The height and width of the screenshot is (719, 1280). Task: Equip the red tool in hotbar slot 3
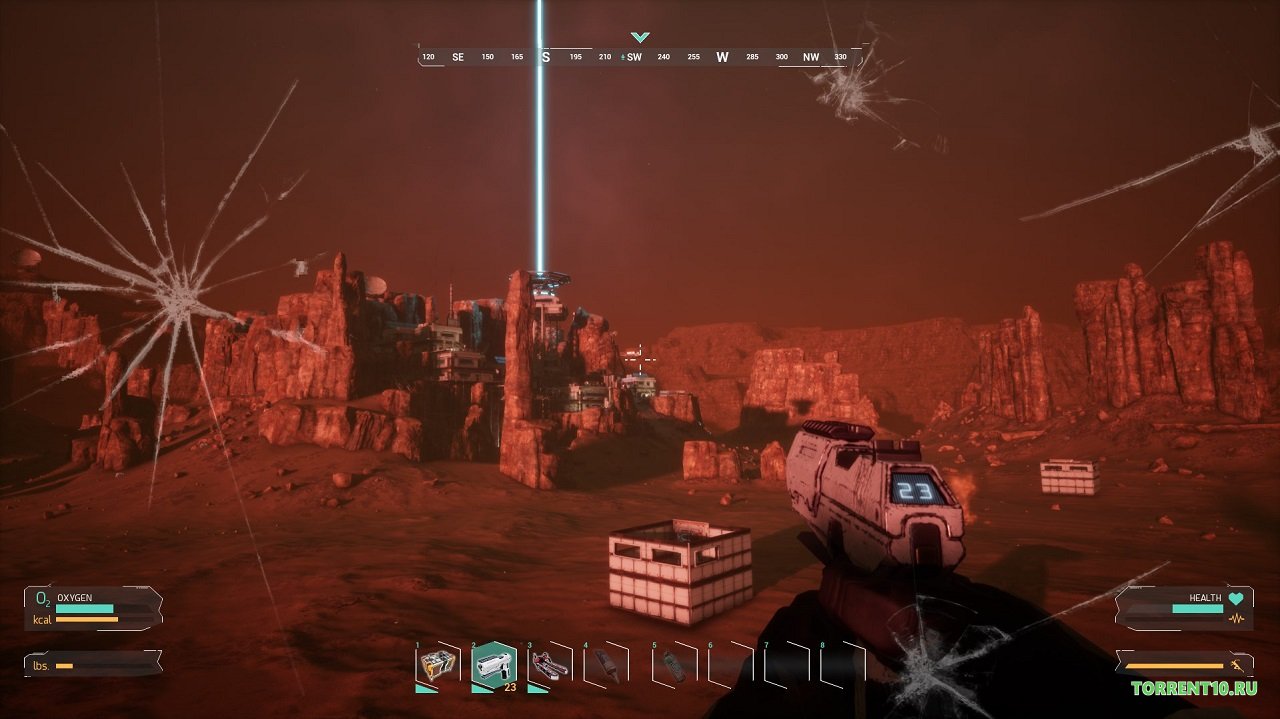550,665
